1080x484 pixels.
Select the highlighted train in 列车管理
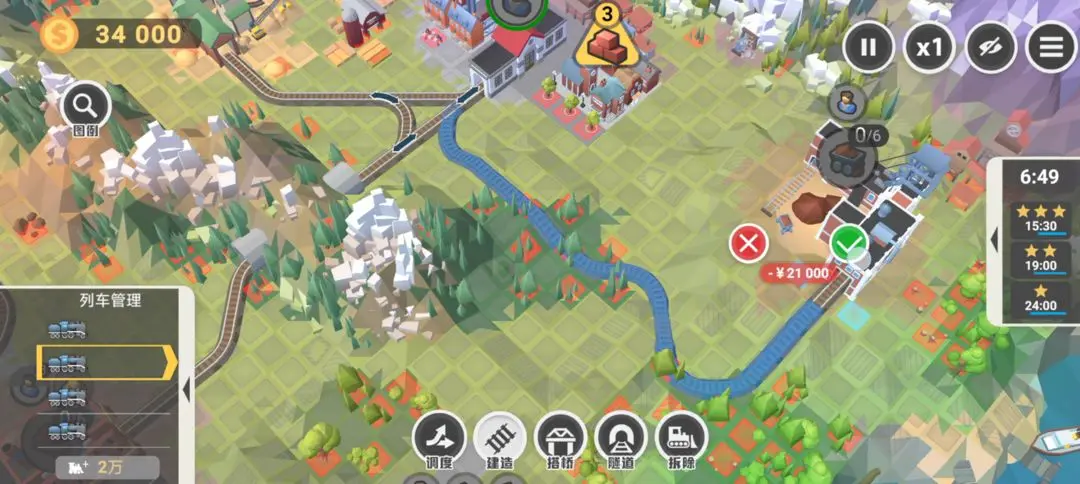coord(100,362)
